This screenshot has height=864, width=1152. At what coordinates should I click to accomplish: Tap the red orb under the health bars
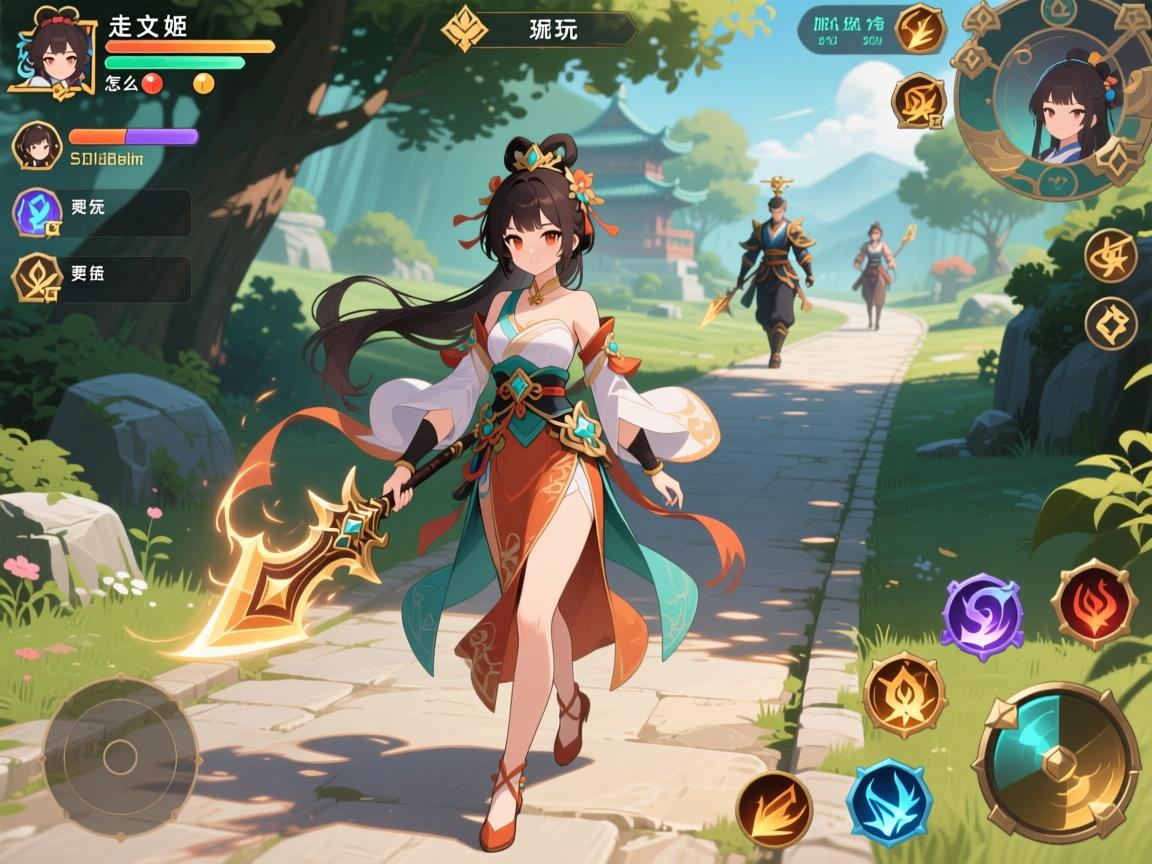point(152,84)
